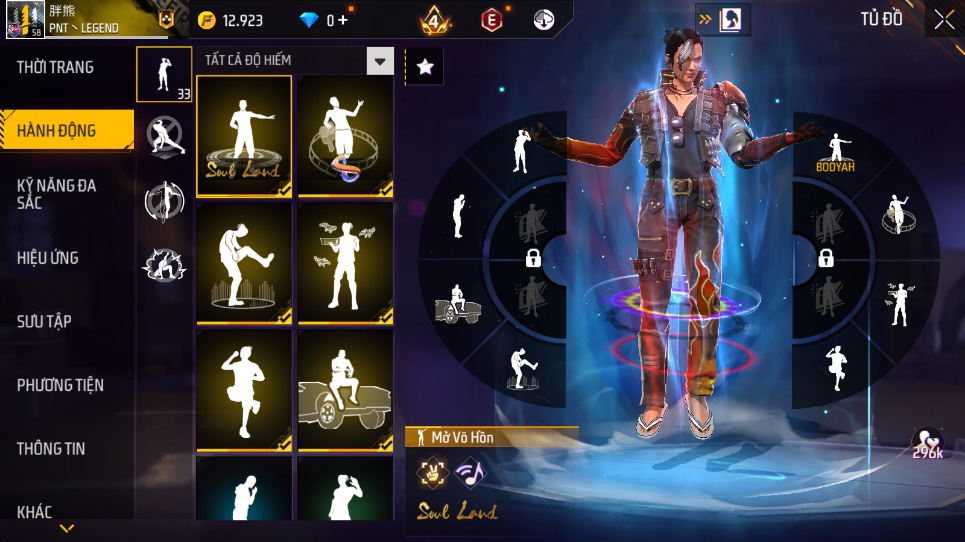Open the Thông Tin tab
This screenshot has height=542, width=965.
coord(51,449)
